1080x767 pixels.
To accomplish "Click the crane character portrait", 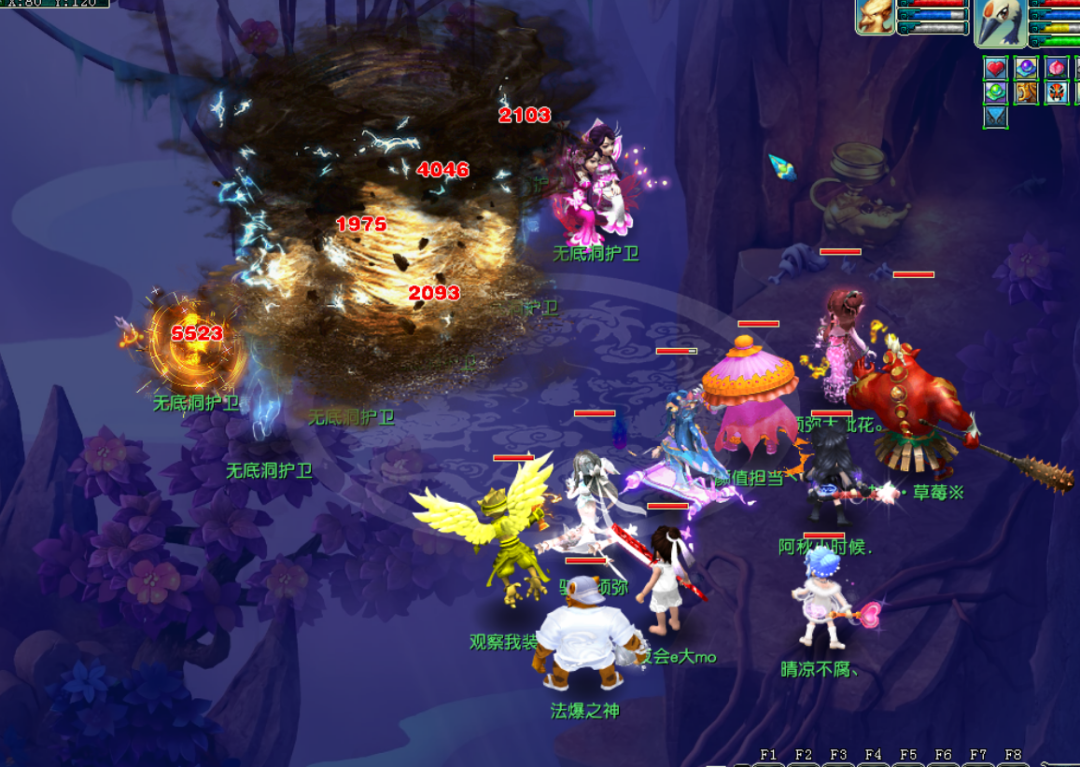I will point(999,22).
